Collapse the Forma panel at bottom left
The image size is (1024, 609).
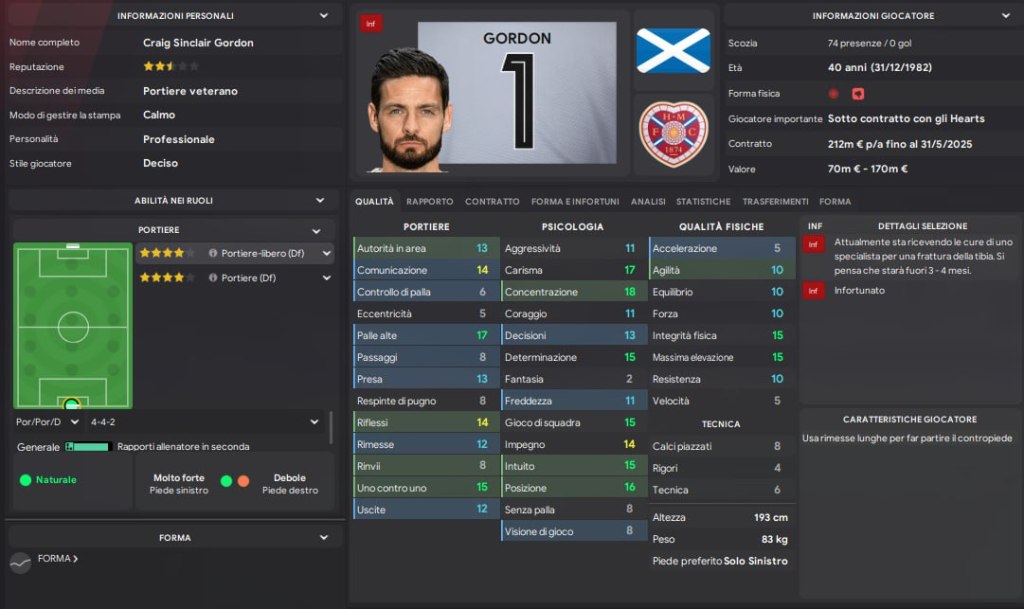[323, 538]
